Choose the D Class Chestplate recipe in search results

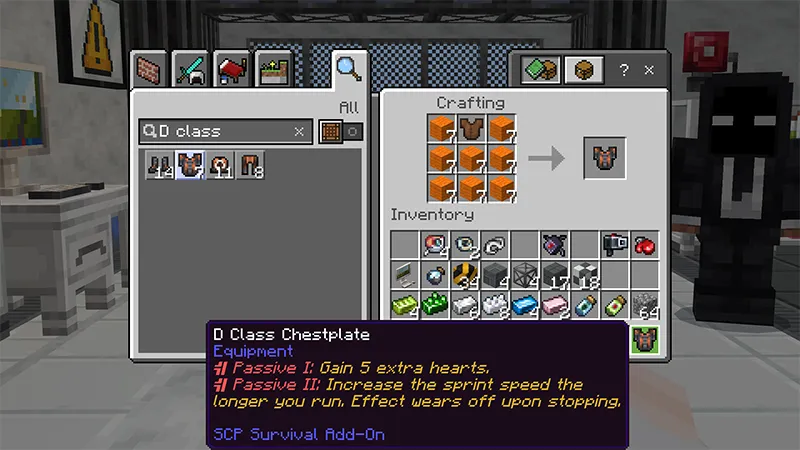[188, 167]
